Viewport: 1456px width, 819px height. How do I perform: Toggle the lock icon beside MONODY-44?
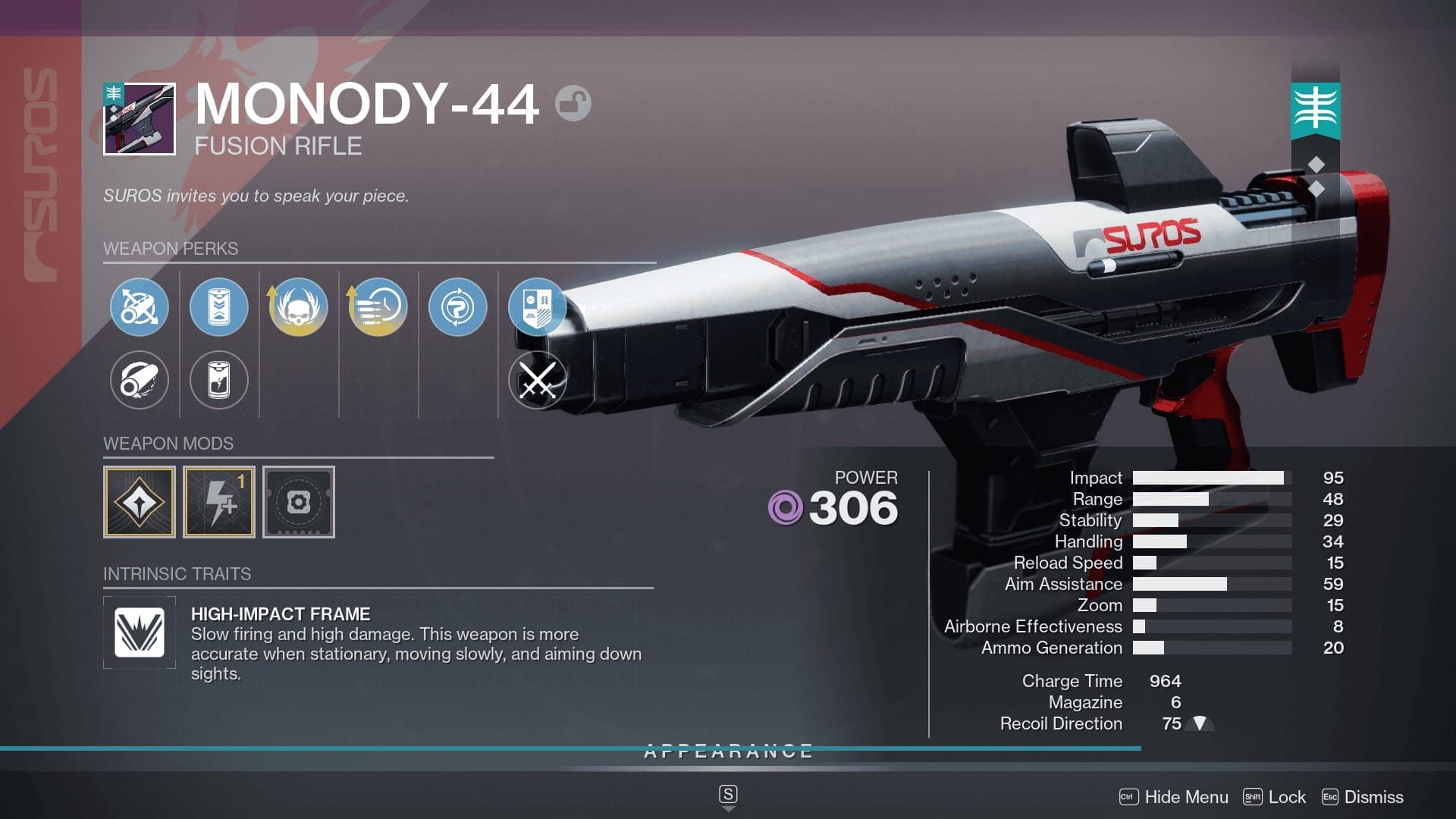click(x=573, y=104)
